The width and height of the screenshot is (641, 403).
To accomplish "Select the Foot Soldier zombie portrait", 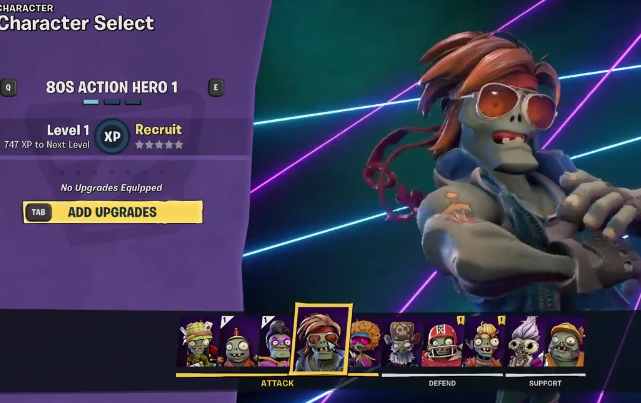I will [x=197, y=343].
